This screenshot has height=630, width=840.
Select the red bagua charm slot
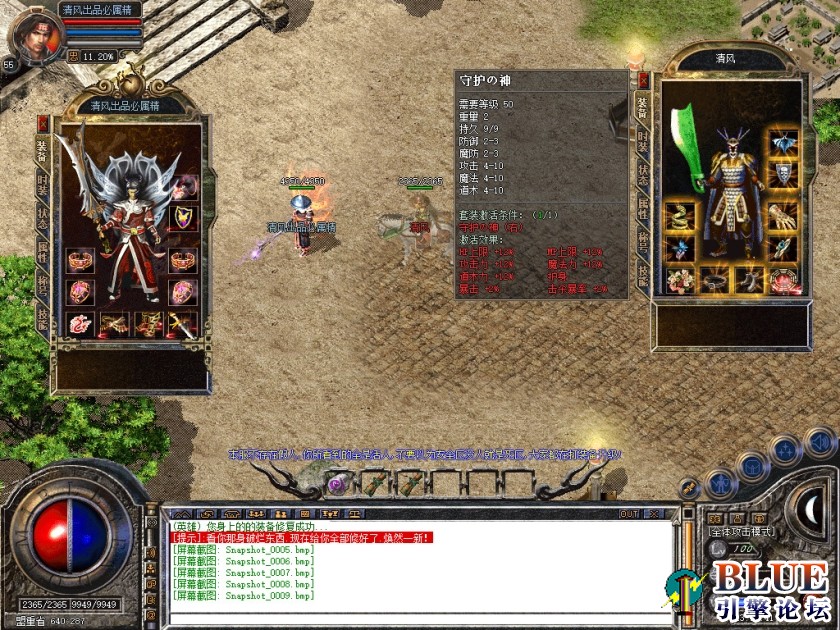[x=783, y=280]
